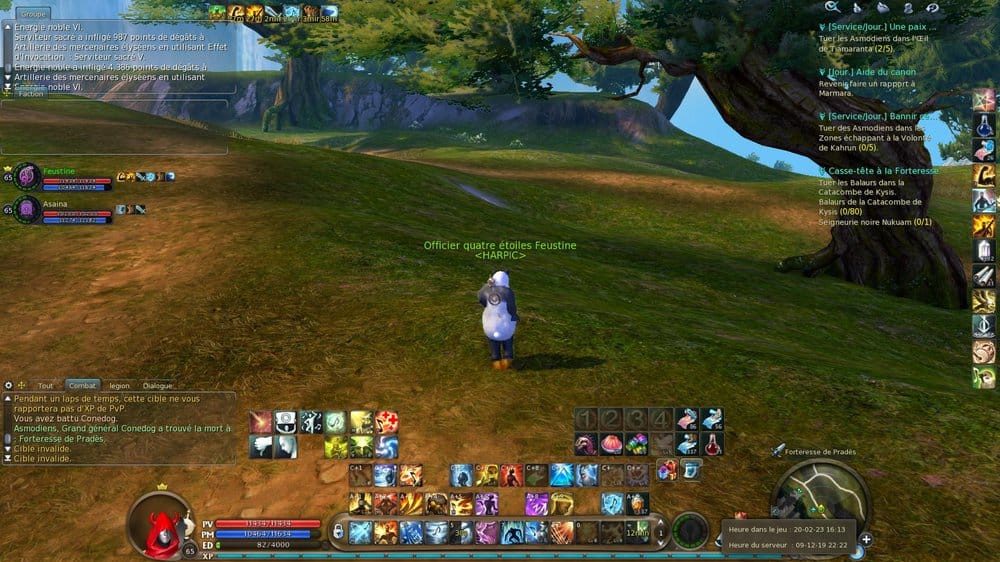Switch to the Combat chat tab
1000x562 pixels.
pos(82,385)
